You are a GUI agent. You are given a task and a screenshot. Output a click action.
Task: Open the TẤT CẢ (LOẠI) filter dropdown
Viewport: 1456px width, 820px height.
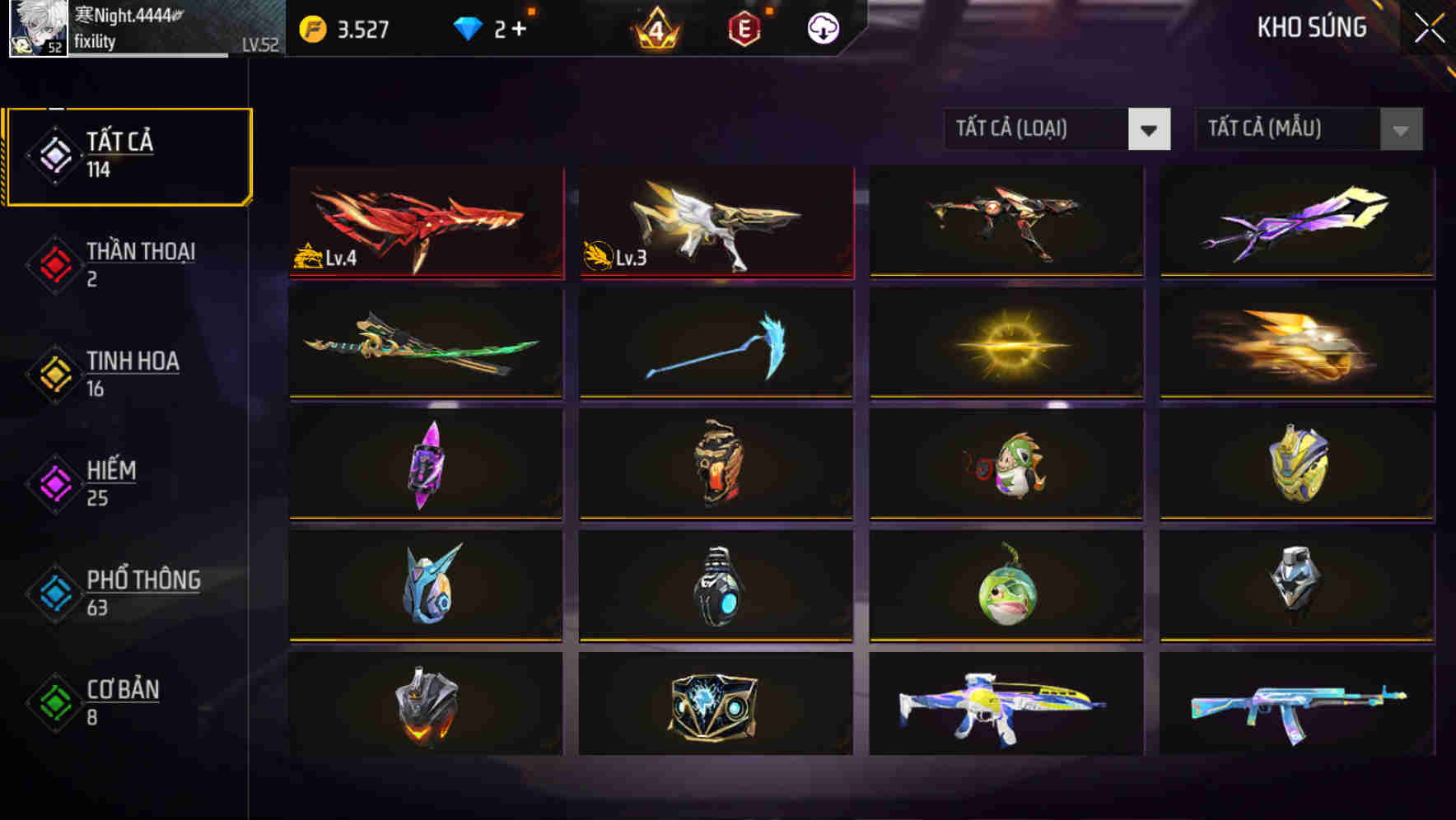[1057, 129]
